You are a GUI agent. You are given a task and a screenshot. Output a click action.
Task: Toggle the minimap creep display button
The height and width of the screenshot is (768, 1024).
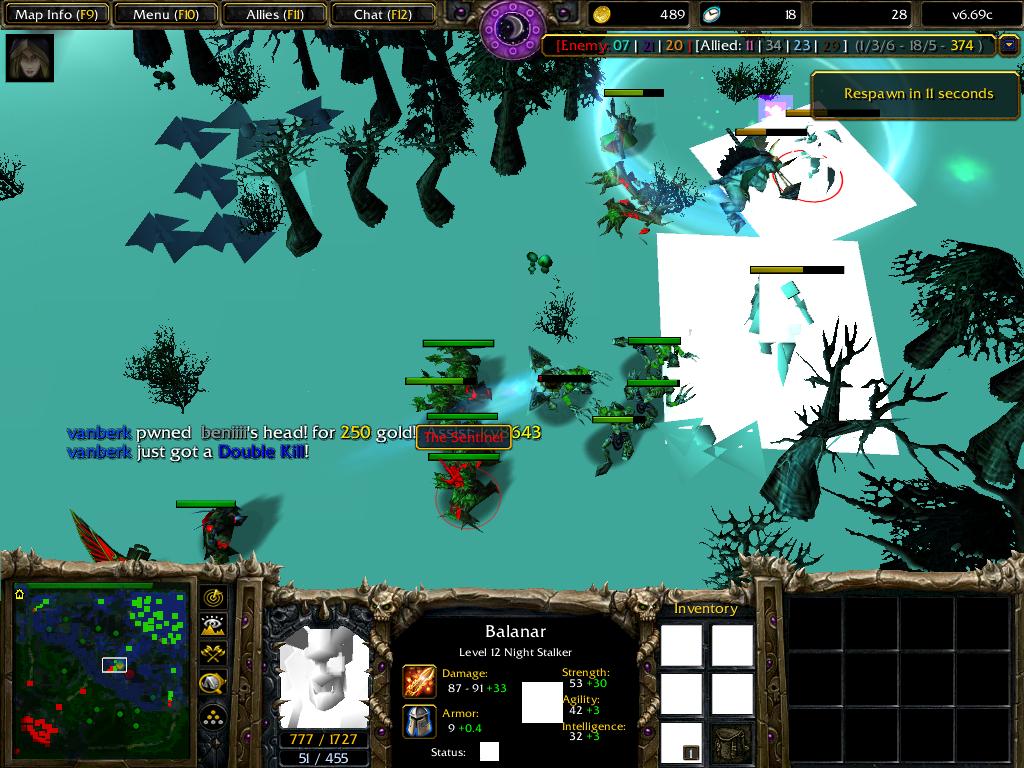(x=214, y=684)
